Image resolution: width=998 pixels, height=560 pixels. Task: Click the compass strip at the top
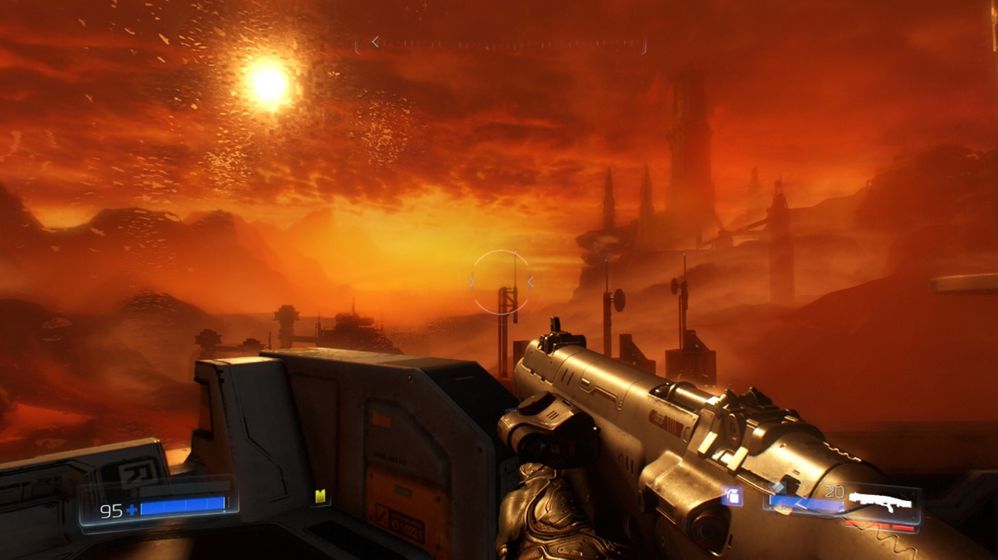coord(500,44)
